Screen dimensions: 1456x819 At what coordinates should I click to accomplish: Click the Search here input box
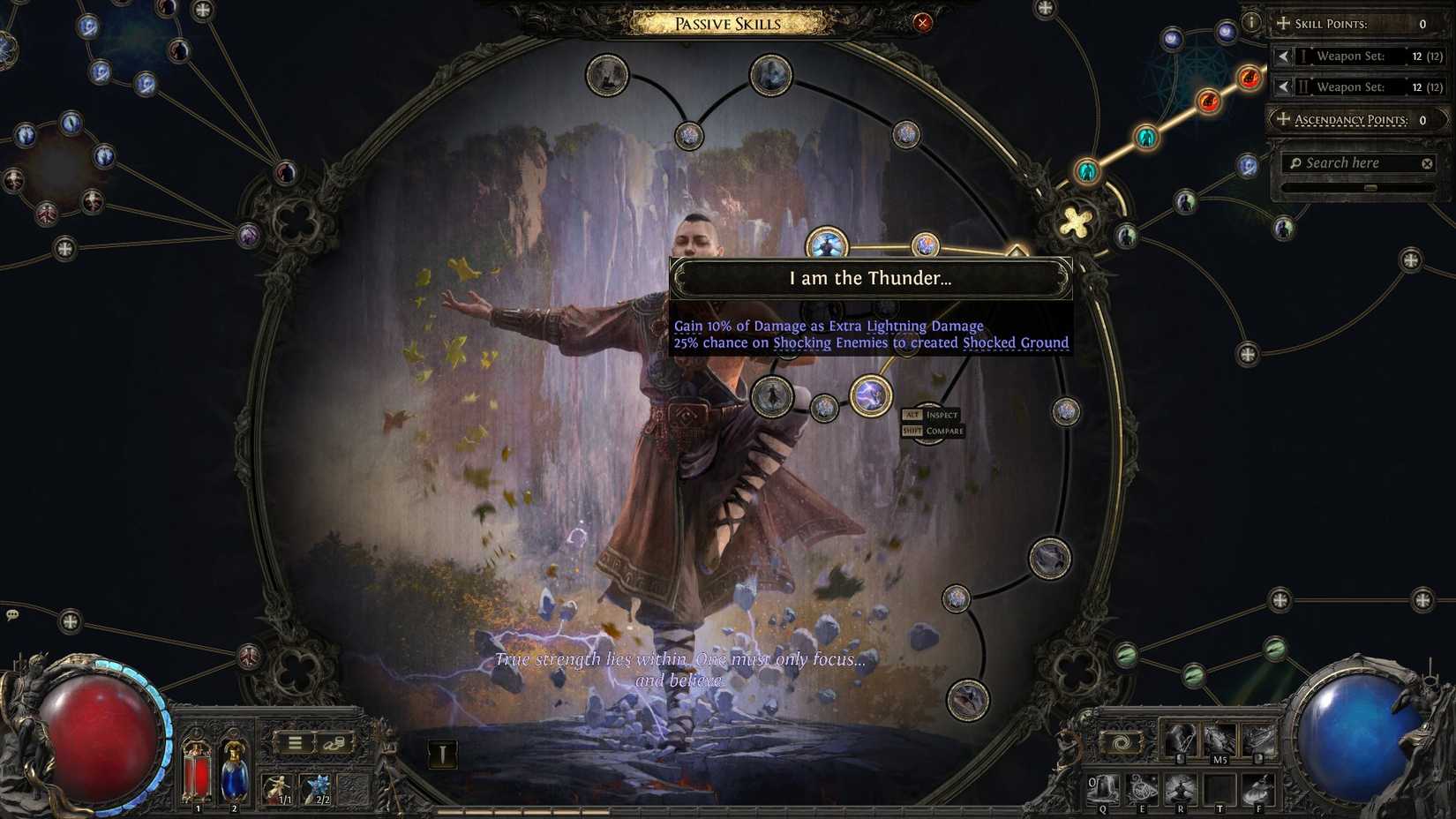coord(1350,162)
